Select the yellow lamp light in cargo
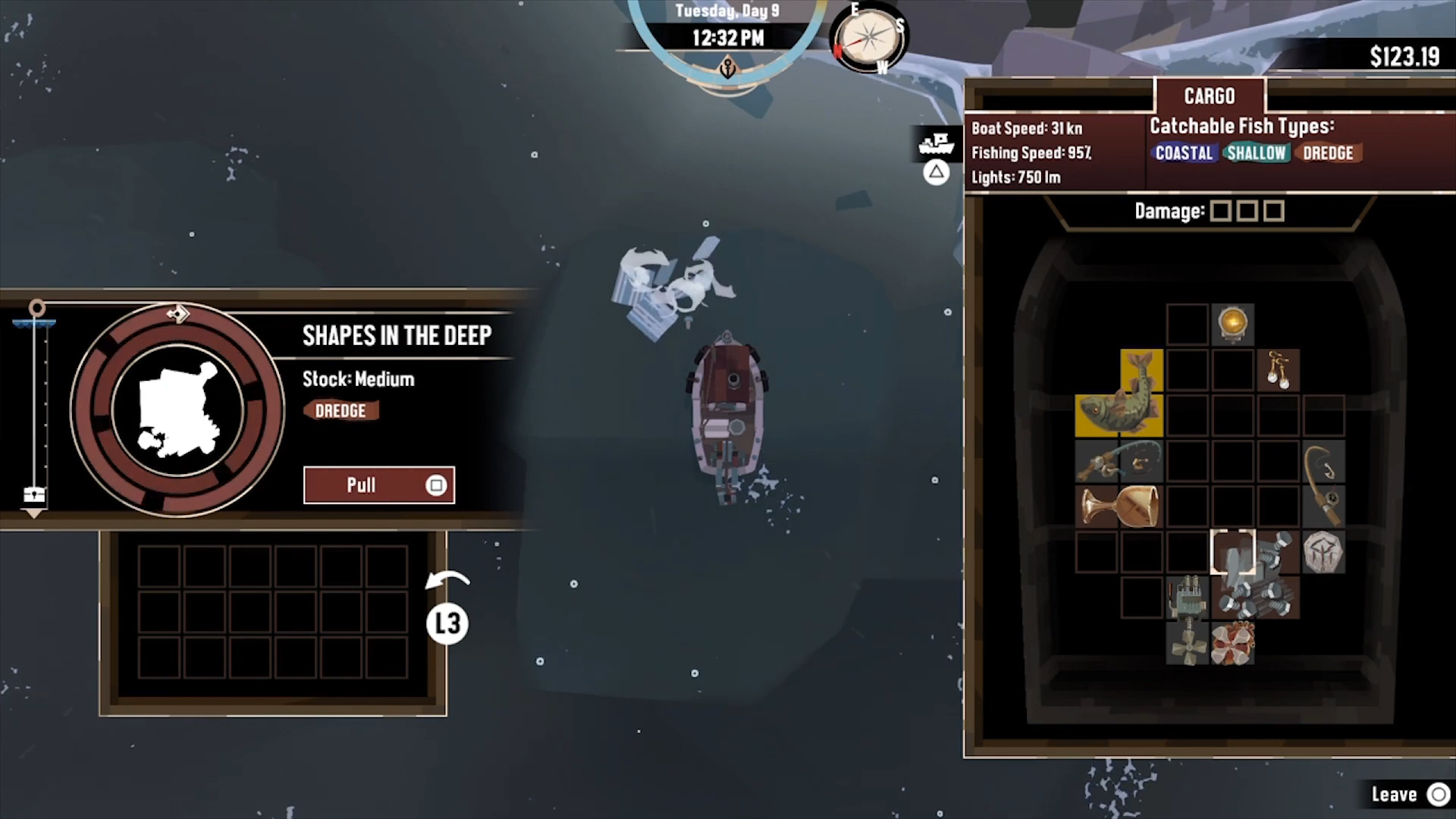 (x=1233, y=324)
